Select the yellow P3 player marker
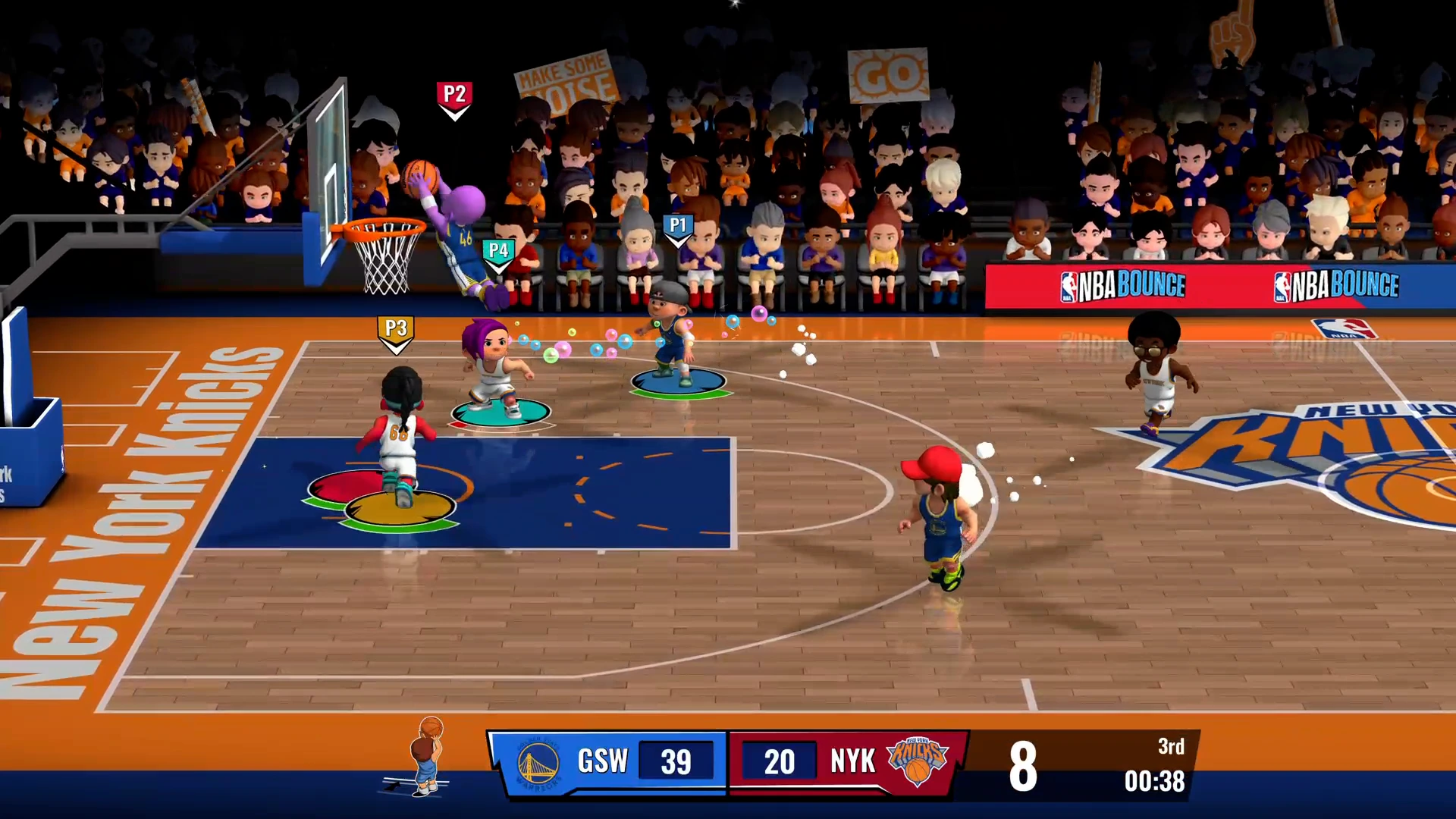The width and height of the screenshot is (1456, 819). [x=396, y=331]
